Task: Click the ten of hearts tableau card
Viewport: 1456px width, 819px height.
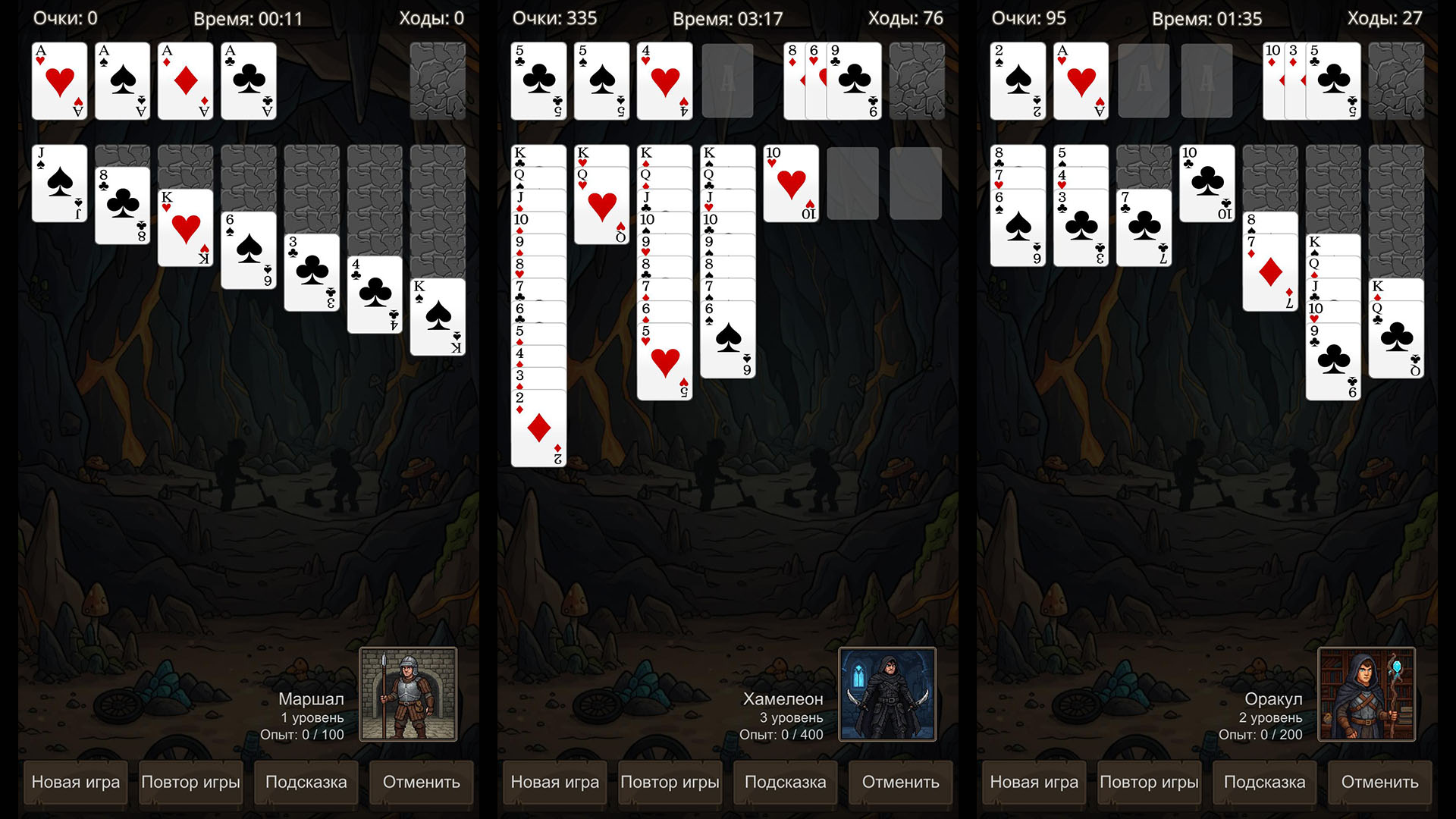Action: pyautogui.click(x=792, y=182)
